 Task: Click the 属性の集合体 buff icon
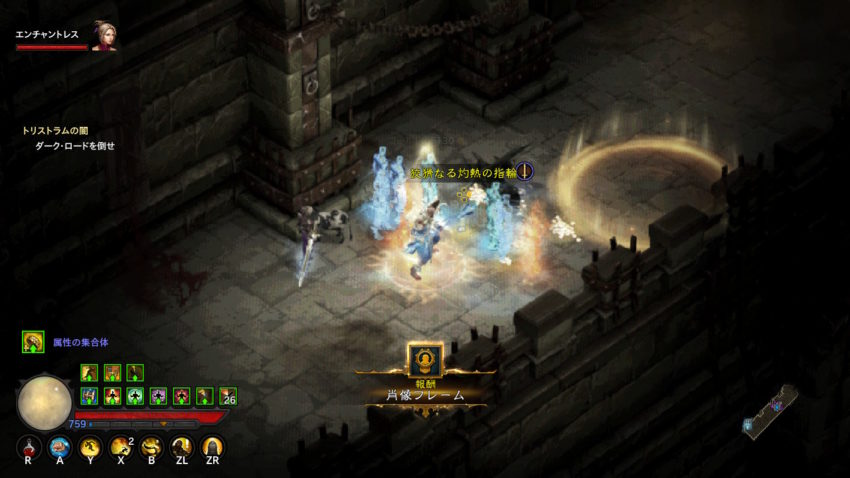tap(33, 342)
